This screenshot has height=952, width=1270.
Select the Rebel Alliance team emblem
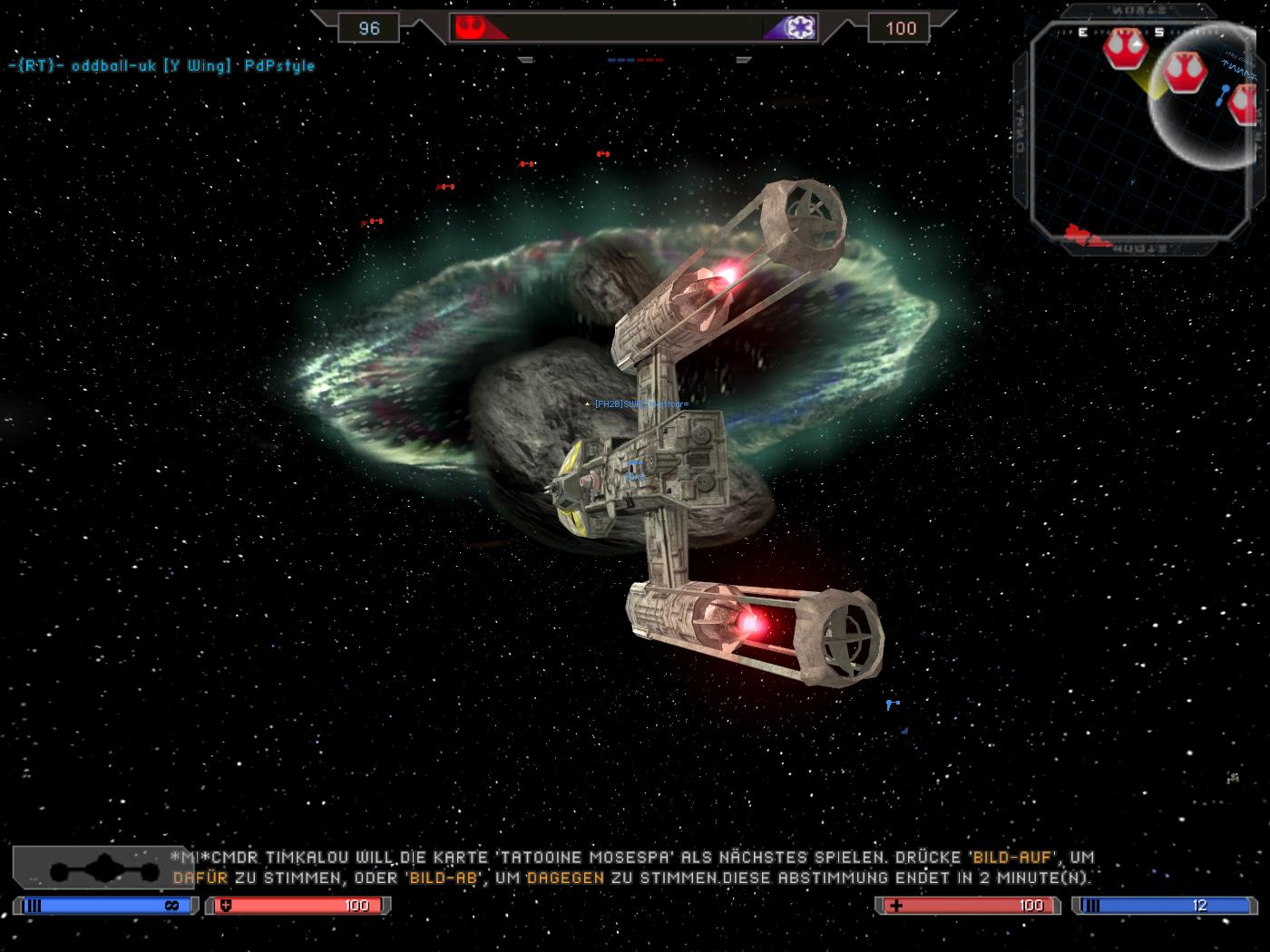470,27
